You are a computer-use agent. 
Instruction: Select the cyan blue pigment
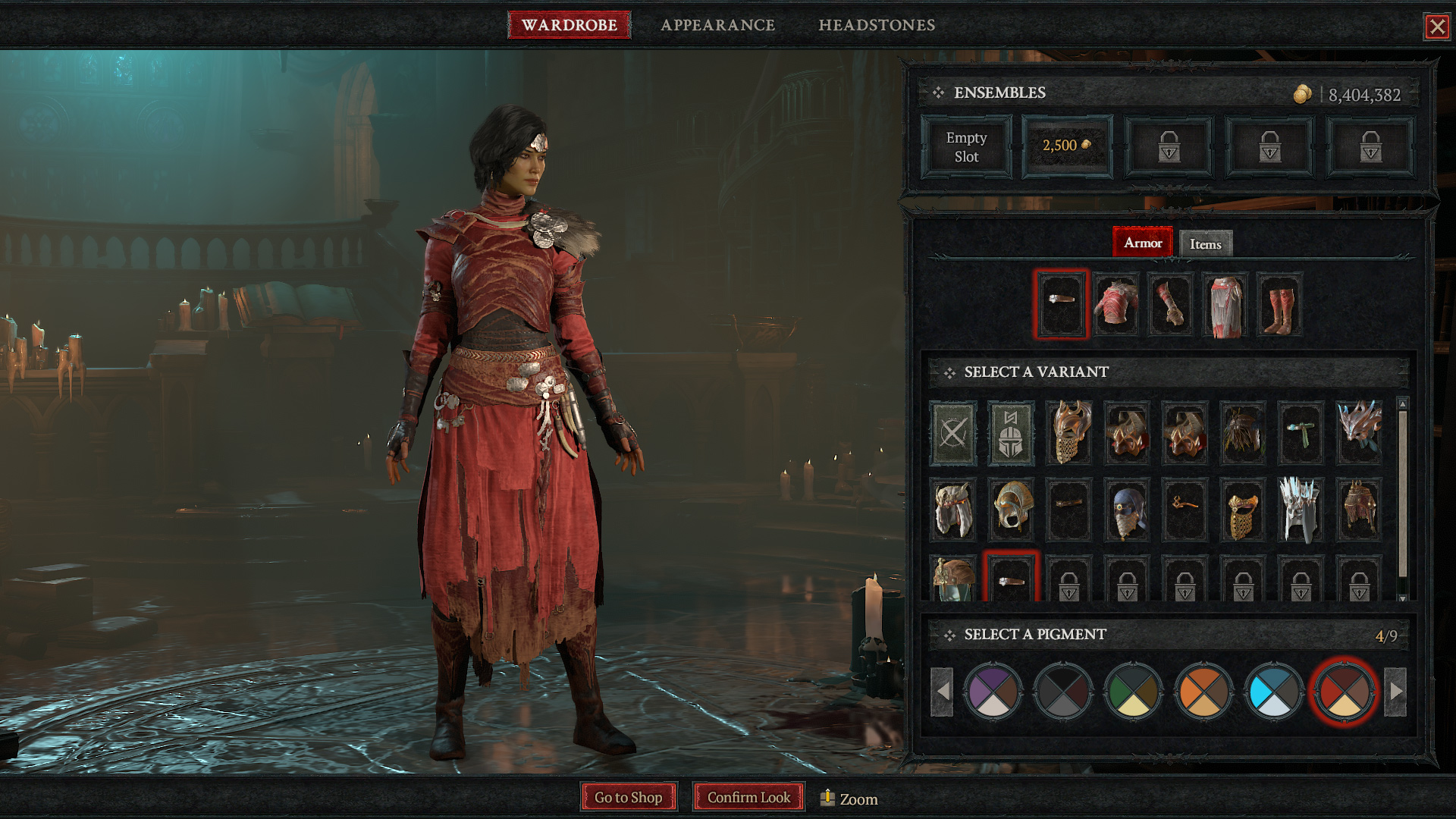pyautogui.click(x=1274, y=692)
